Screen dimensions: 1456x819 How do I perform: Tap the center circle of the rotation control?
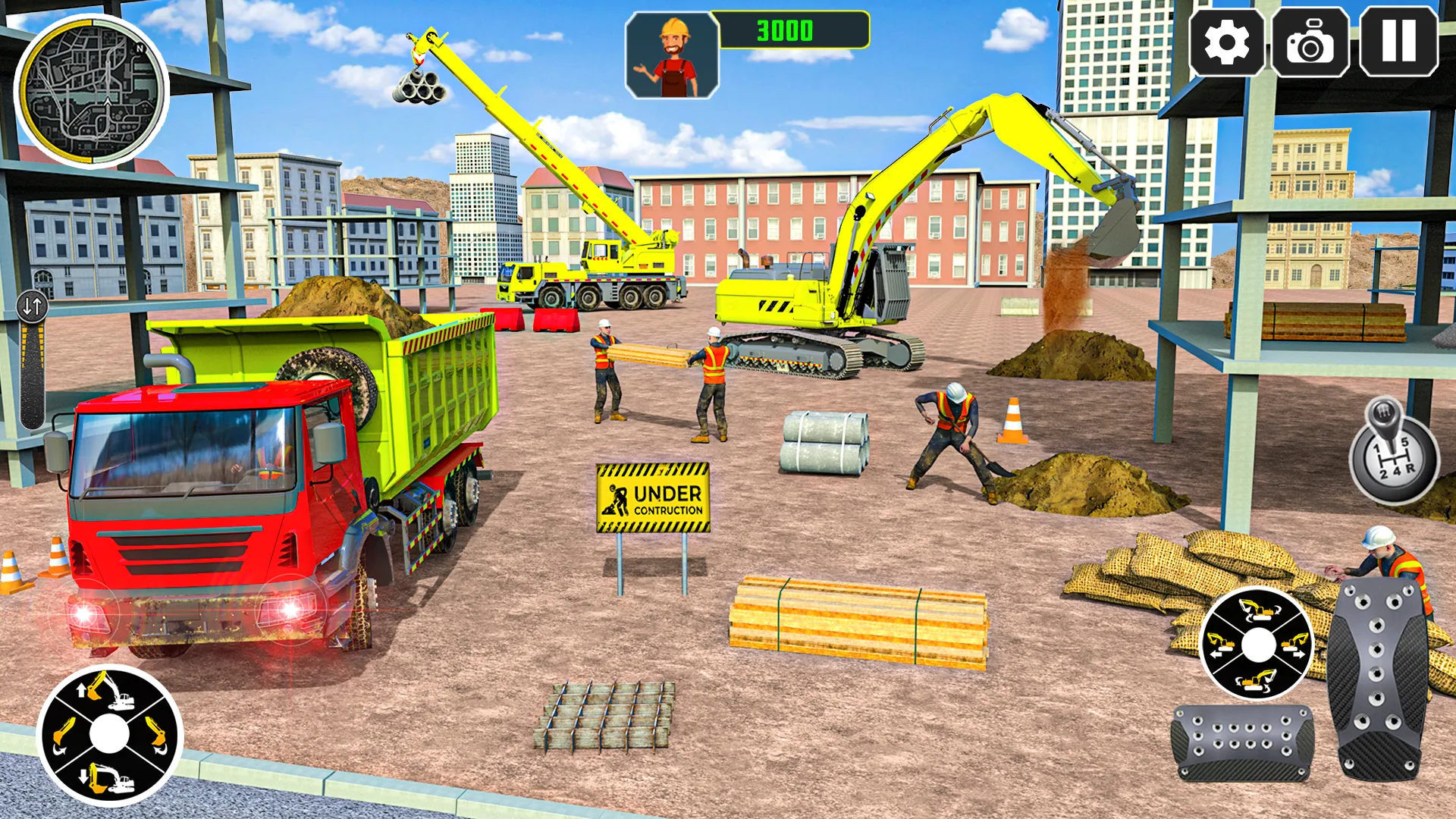pos(1260,646)
